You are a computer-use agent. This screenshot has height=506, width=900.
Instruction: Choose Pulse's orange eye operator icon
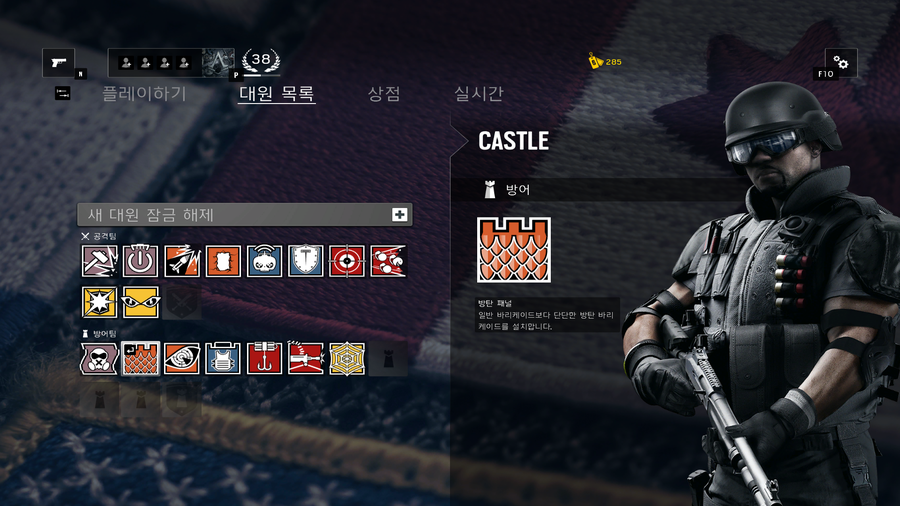(182, 358)
